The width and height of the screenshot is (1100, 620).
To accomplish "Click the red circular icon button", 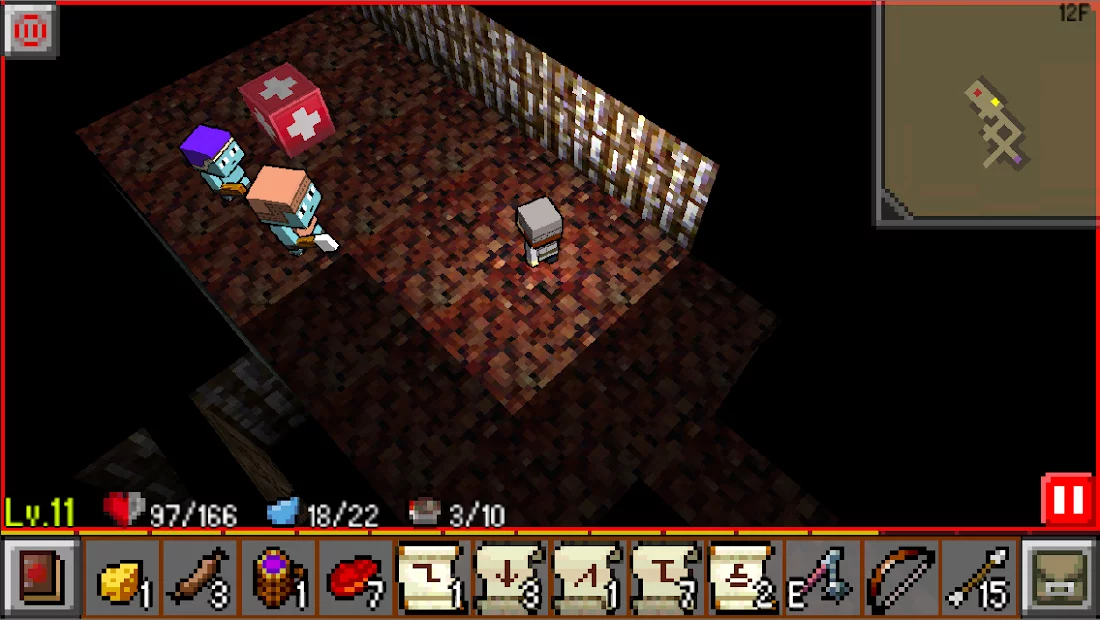I will pos(31,31).
